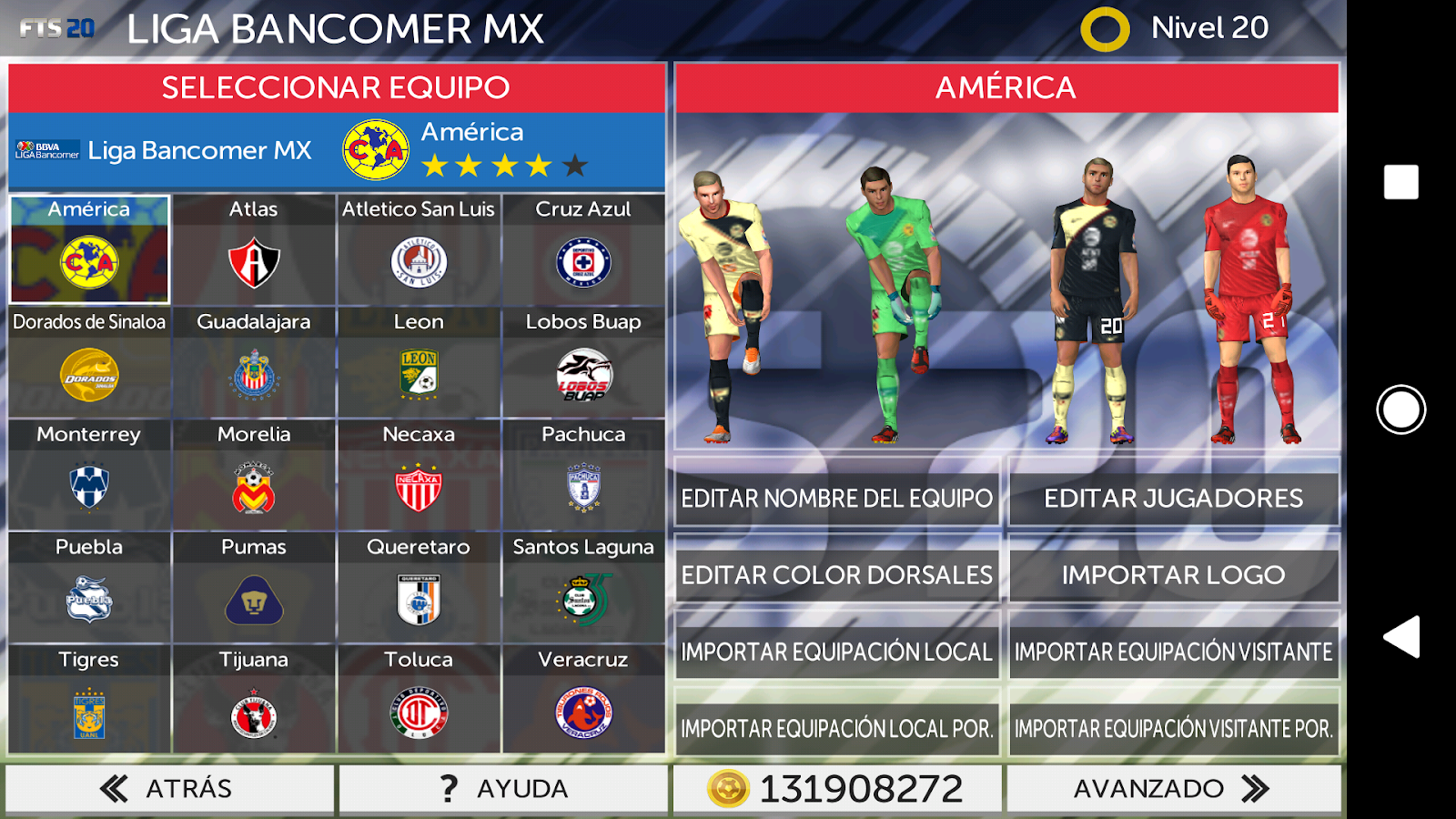Click IMPORTAR EQUIPACIÓN VISITANTE

tap(1172, 652)
